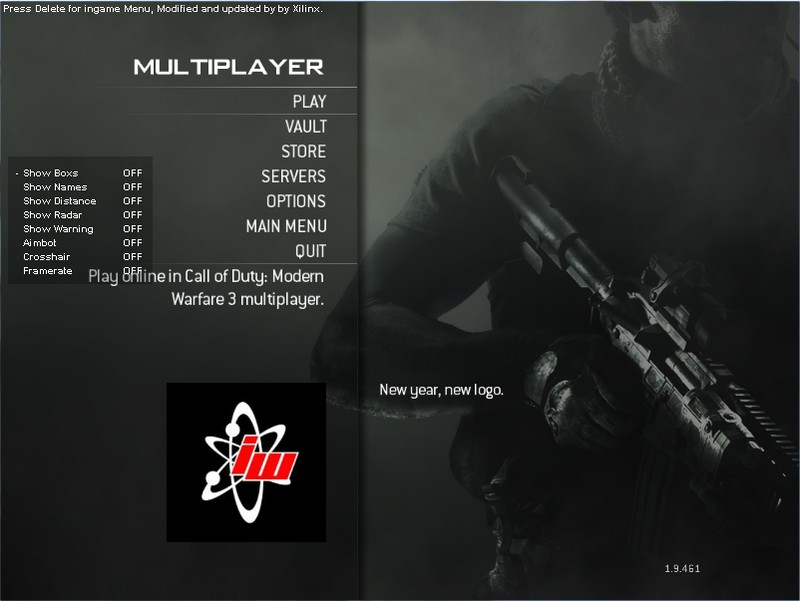Screen dimensions: 800x601
Task: Return to MAIN MENU
Action: coord(286,226)
